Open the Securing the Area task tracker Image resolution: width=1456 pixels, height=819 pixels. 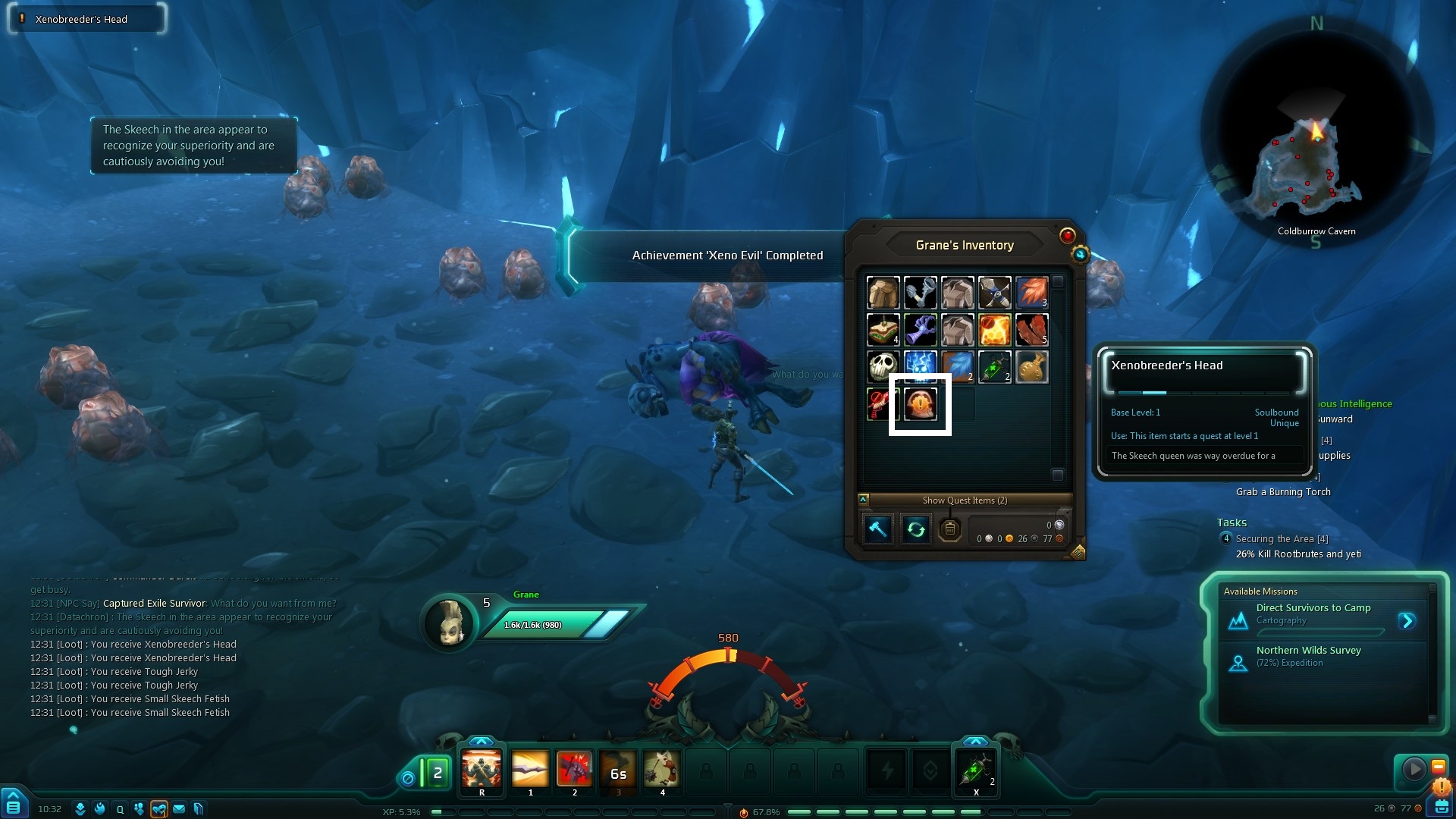pyautogui.click(x=1282, y=539)
